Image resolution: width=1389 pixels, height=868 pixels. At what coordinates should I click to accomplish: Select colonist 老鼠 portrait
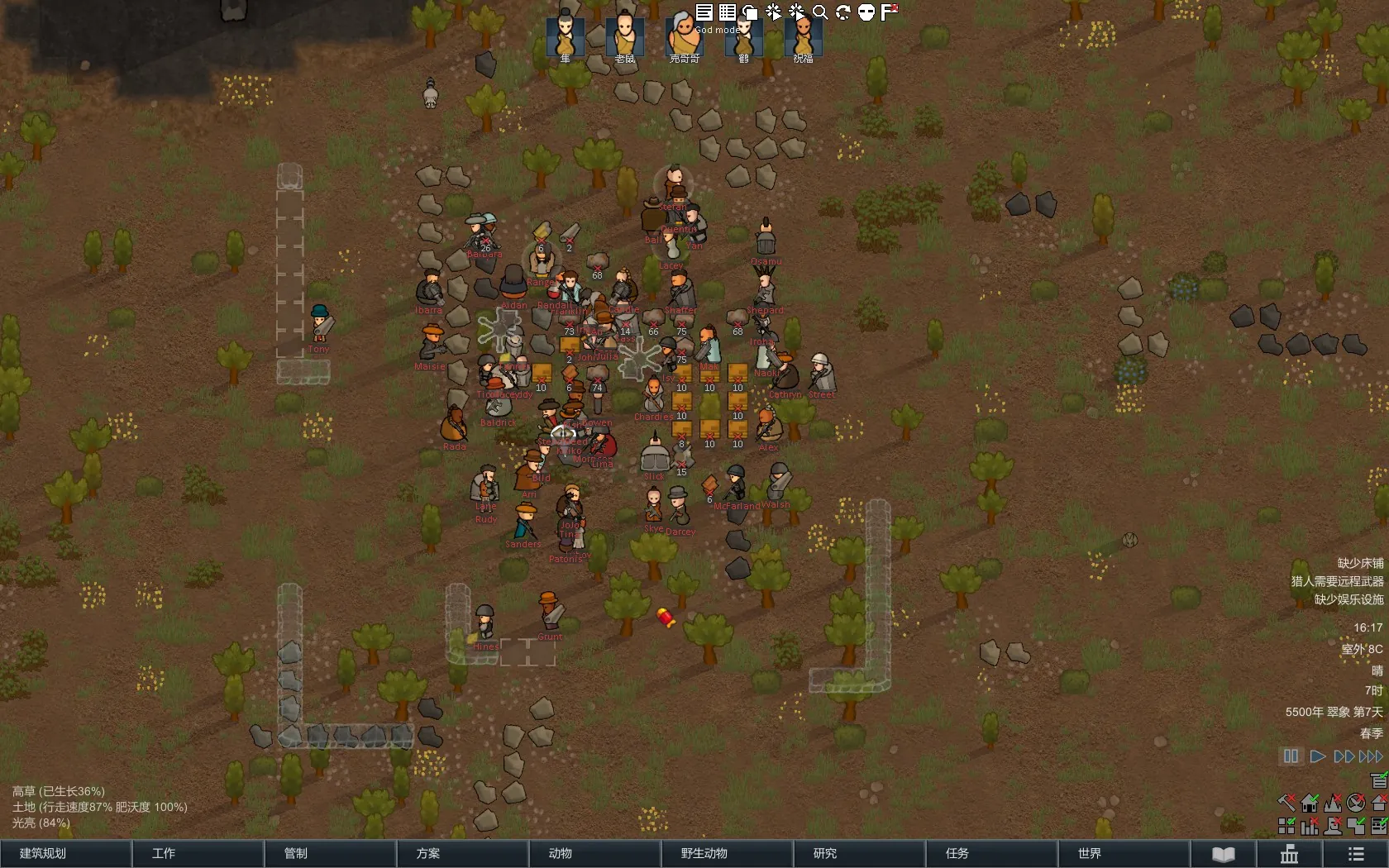point(625,36)
